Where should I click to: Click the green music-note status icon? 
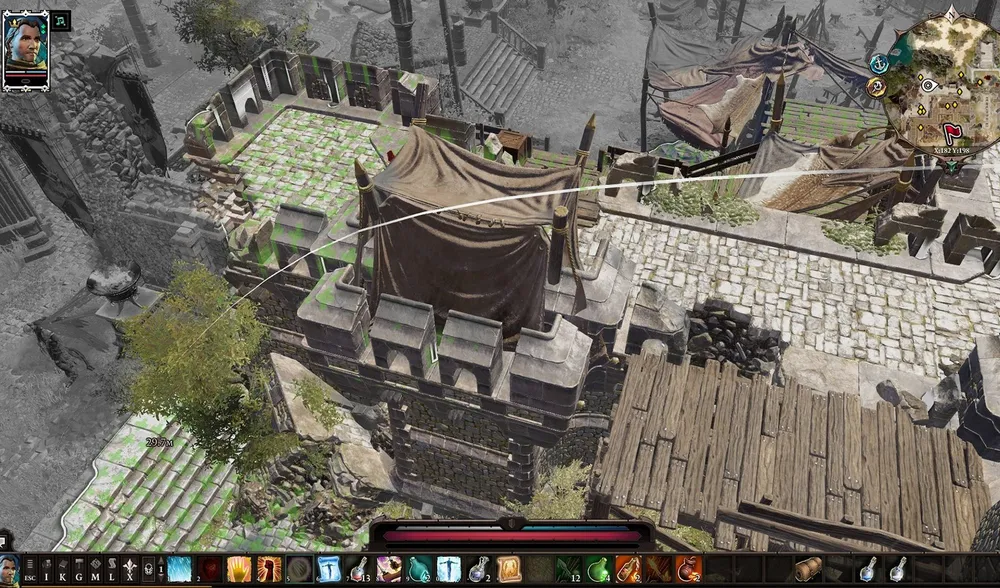[60, 20]
